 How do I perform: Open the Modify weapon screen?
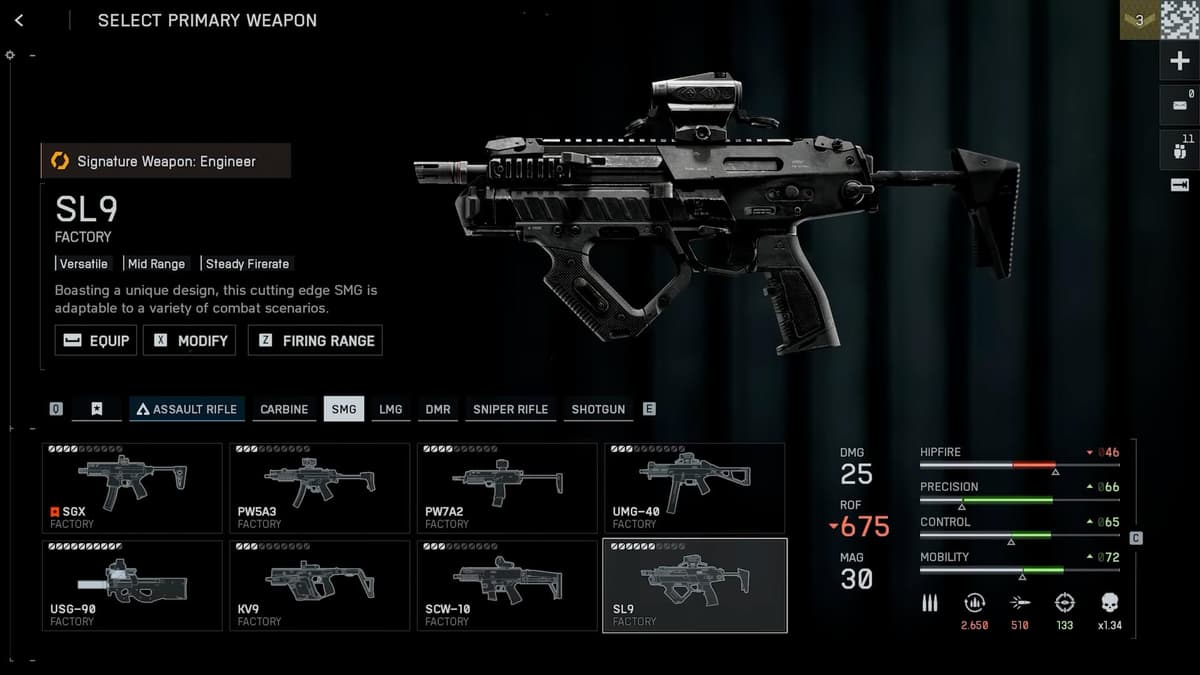click(190, 341)
